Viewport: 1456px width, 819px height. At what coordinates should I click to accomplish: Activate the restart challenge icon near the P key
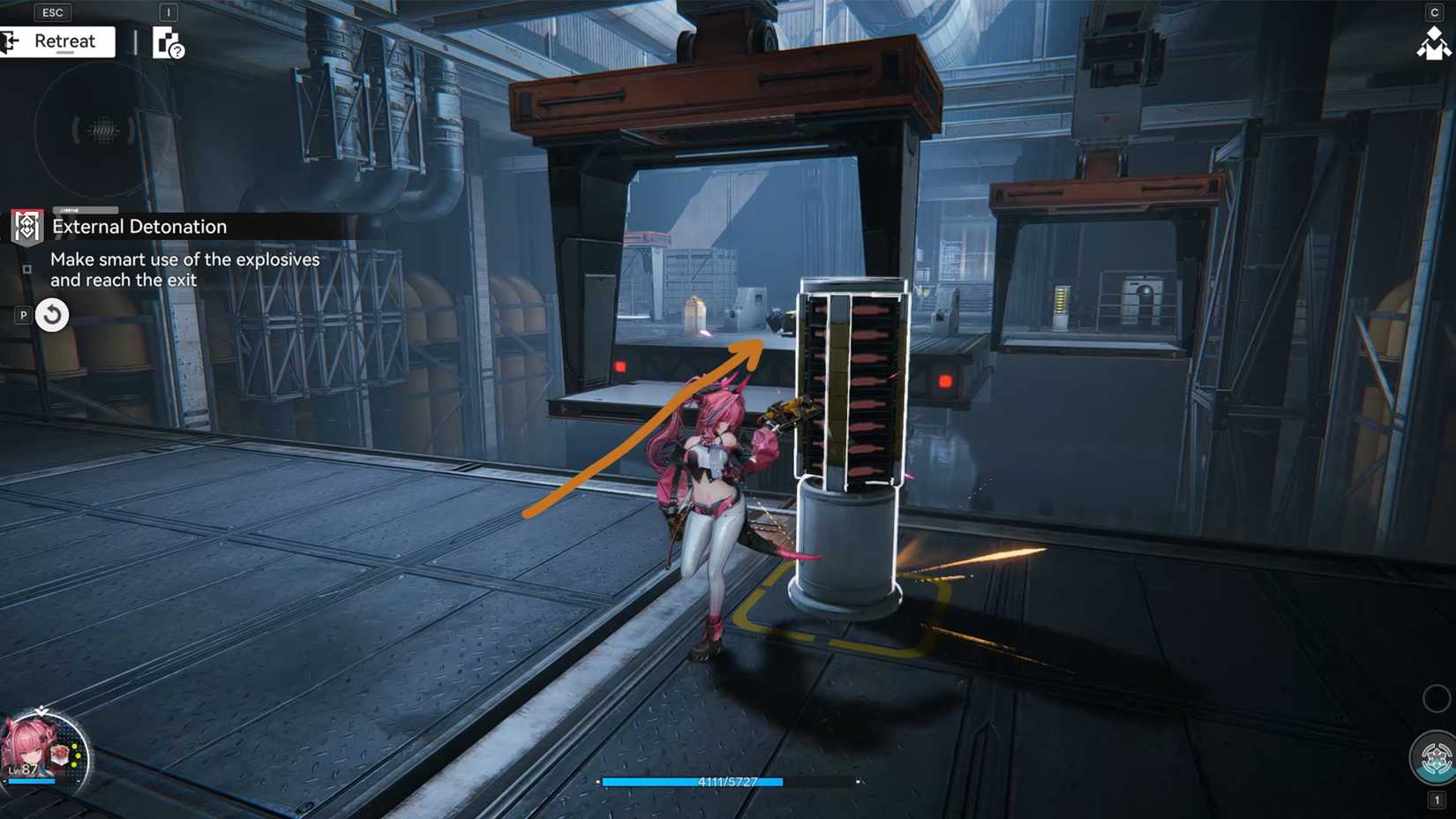click(52, 314)
